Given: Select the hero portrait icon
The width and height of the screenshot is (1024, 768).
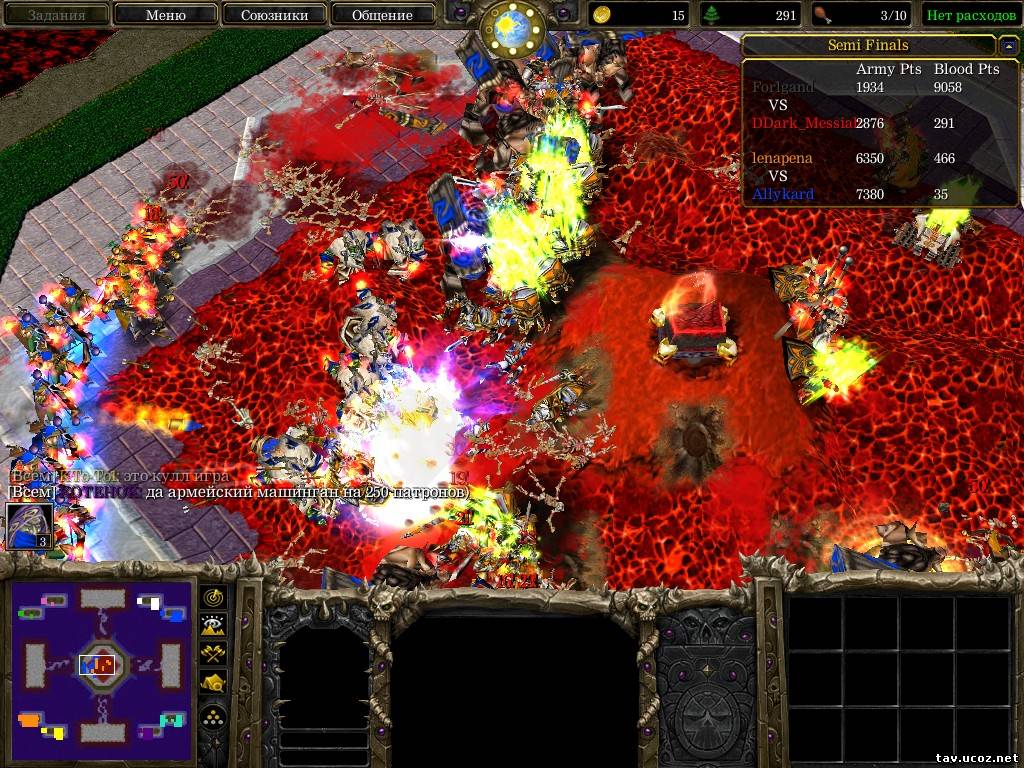Looking at the screenshot, I should 29,526.
